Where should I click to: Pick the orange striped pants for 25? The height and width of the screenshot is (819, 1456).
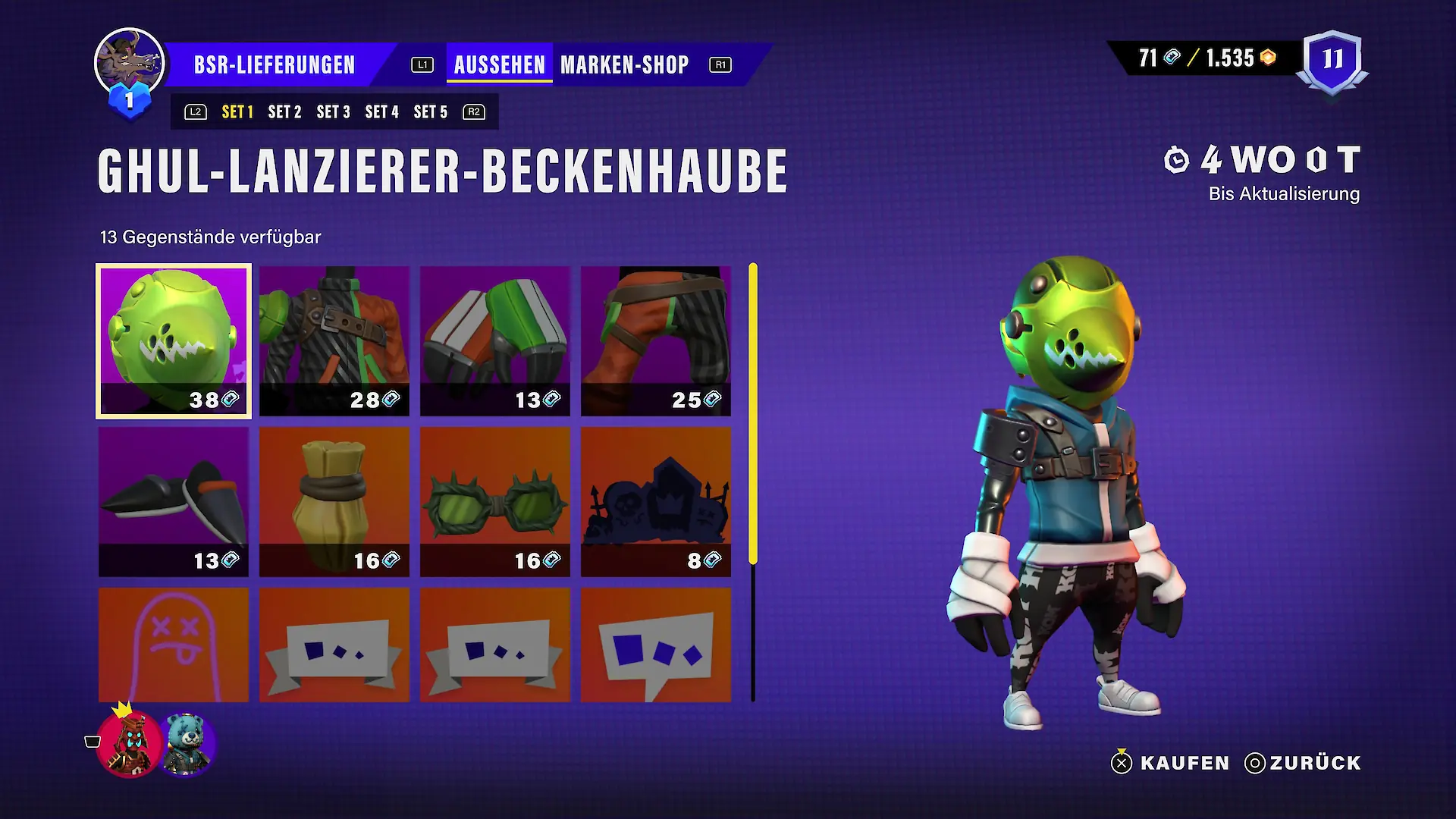point(656,340)
